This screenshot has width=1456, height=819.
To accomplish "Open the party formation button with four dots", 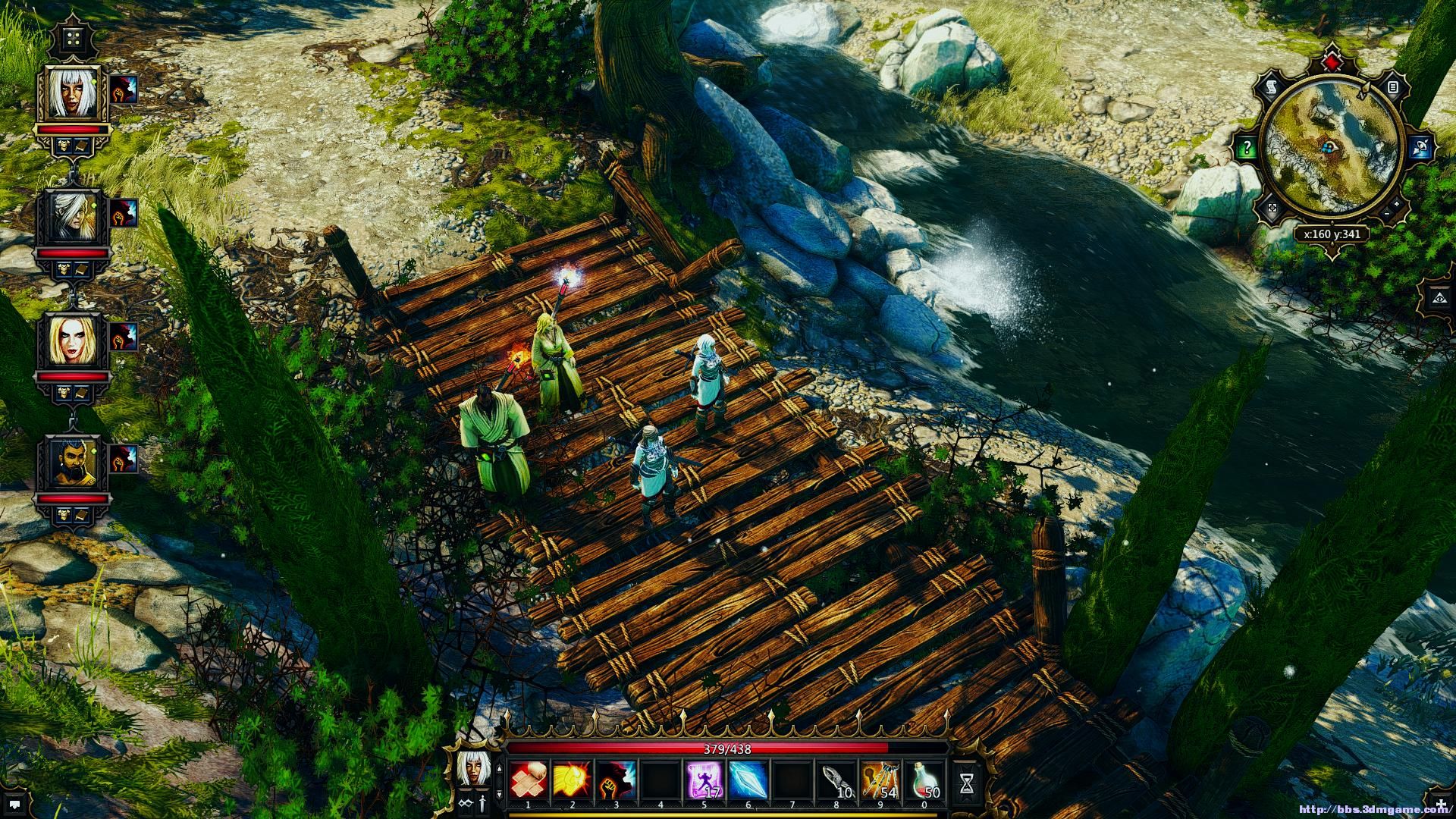I will (73, 39).
